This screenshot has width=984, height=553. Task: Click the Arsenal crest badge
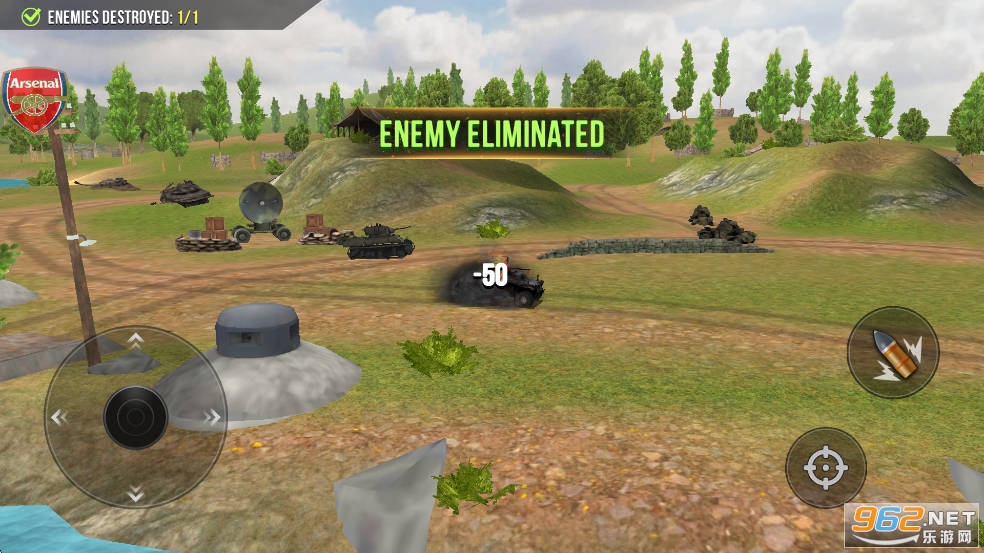(35, 100)
